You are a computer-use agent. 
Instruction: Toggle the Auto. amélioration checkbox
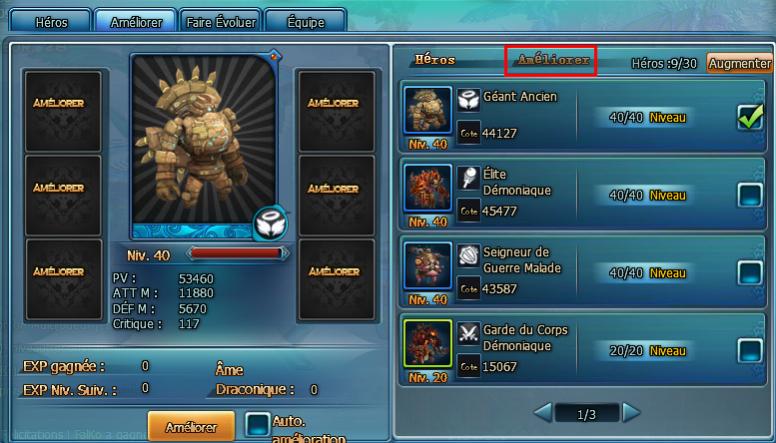pos(257,425)
